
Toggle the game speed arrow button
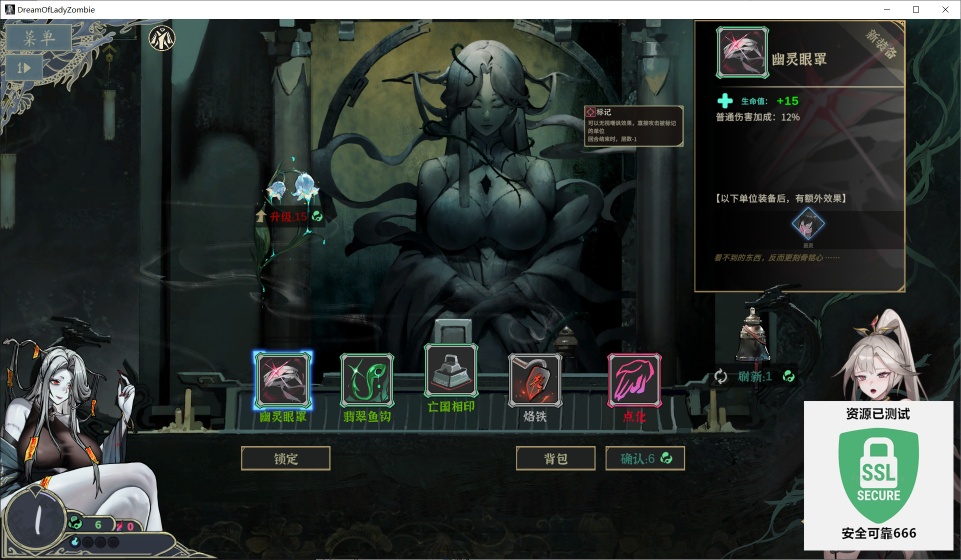(x=27, y=67)
